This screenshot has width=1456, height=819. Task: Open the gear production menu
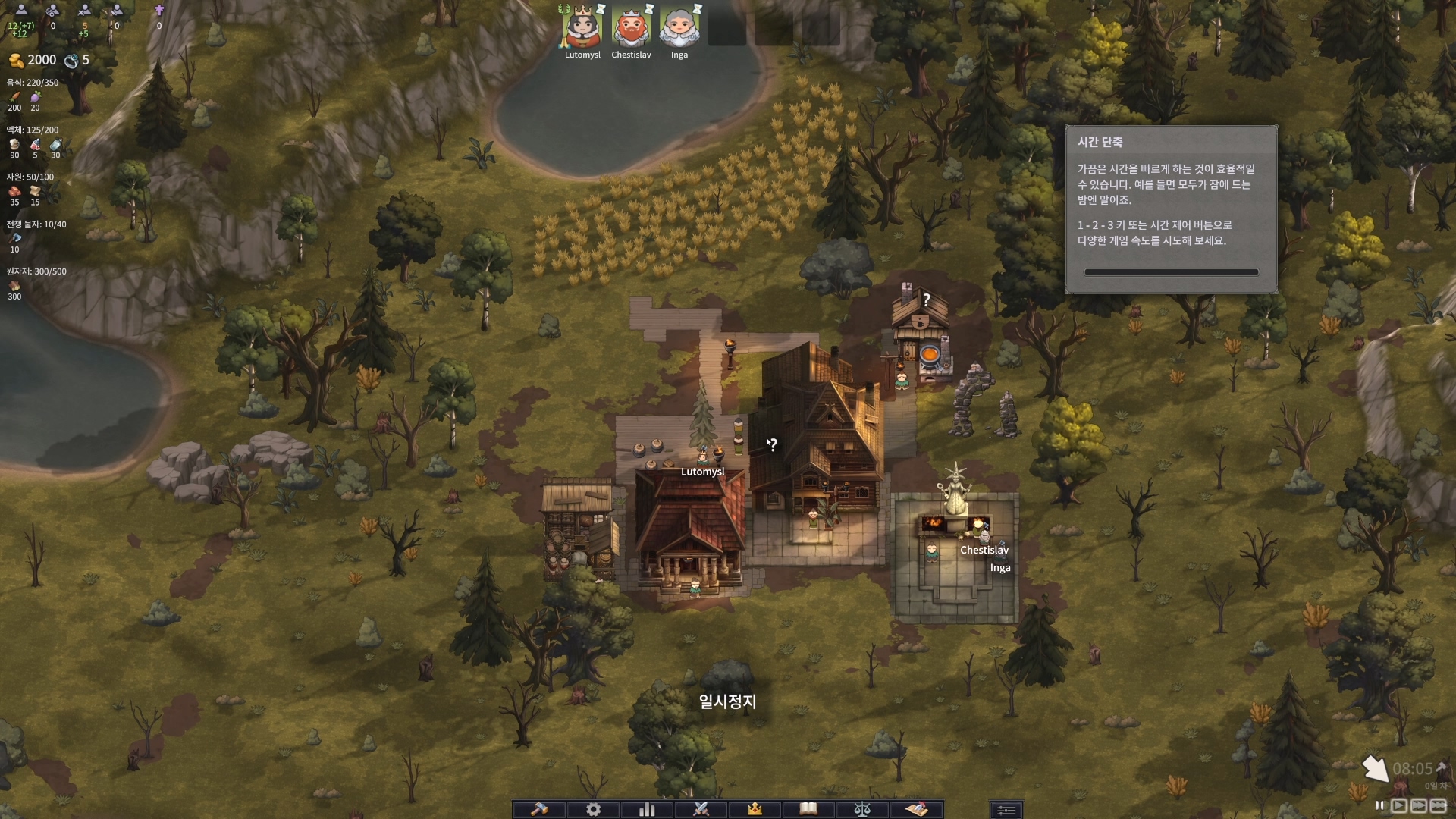pyautogui.click(x=593, y=809)
